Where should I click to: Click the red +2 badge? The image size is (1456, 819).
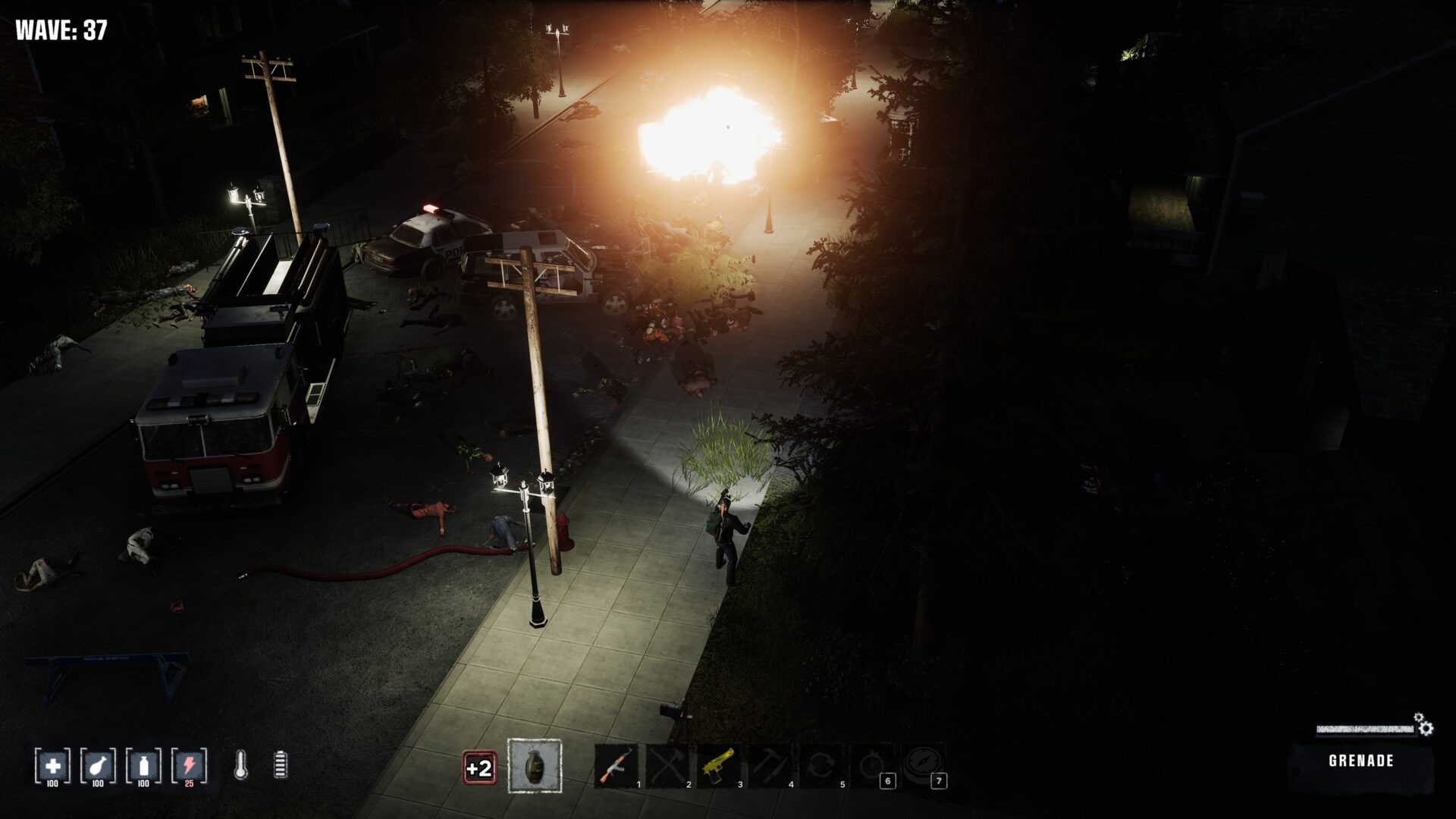click(479, 768)
